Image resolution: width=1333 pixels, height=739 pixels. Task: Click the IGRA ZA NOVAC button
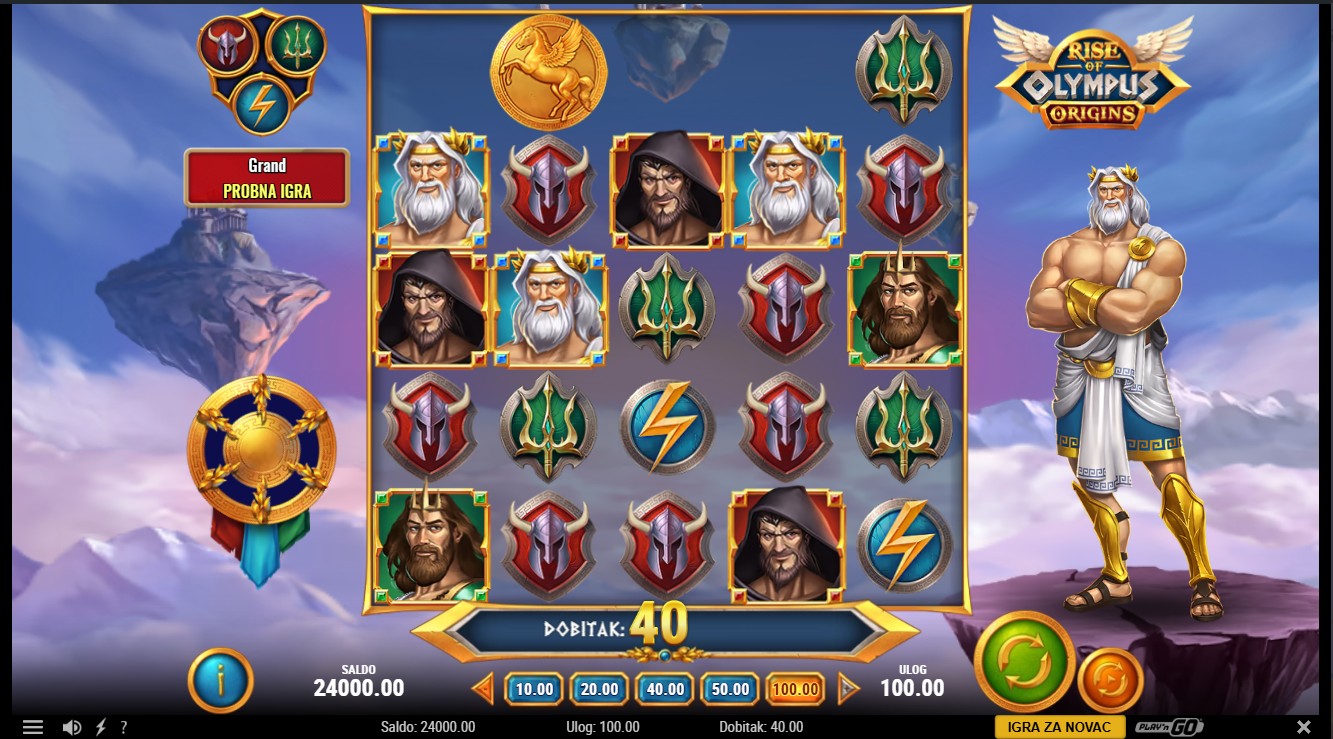[x=1060, y=727]
